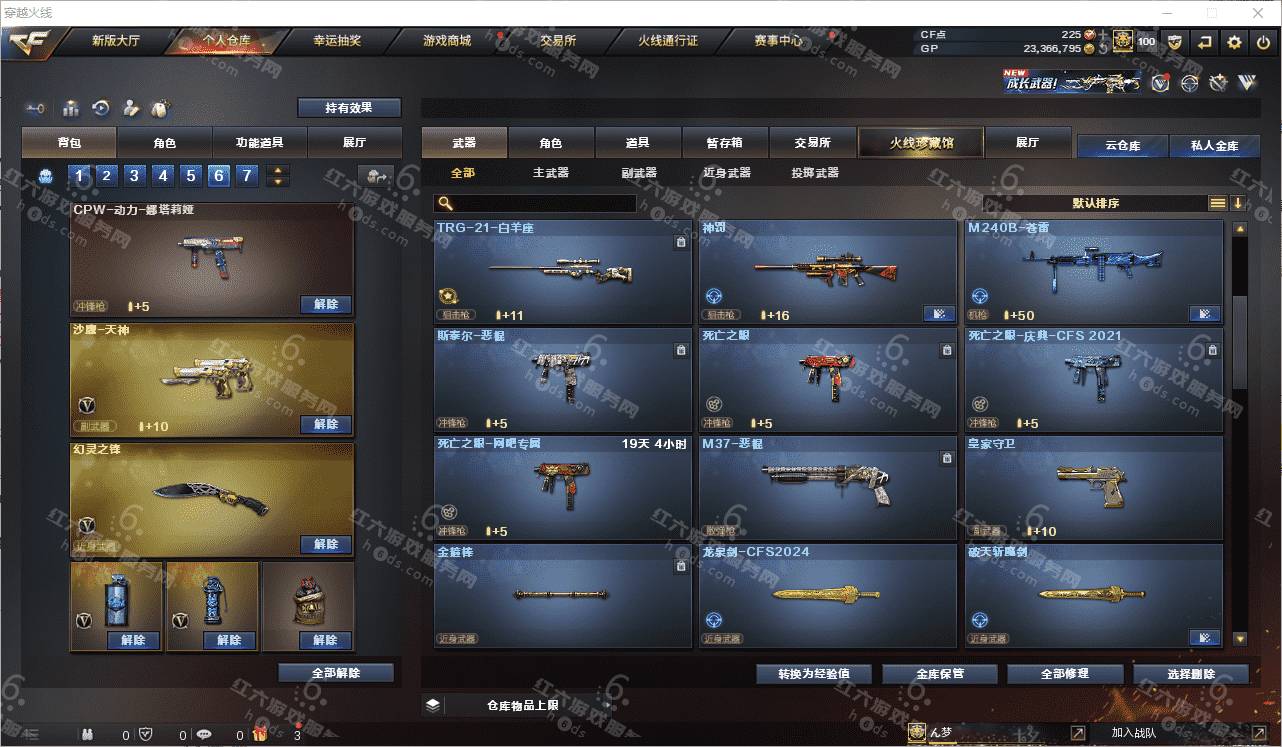1282x747 pixels.
Task: Click the 持有效果 button
Action: tap(348, 107)
